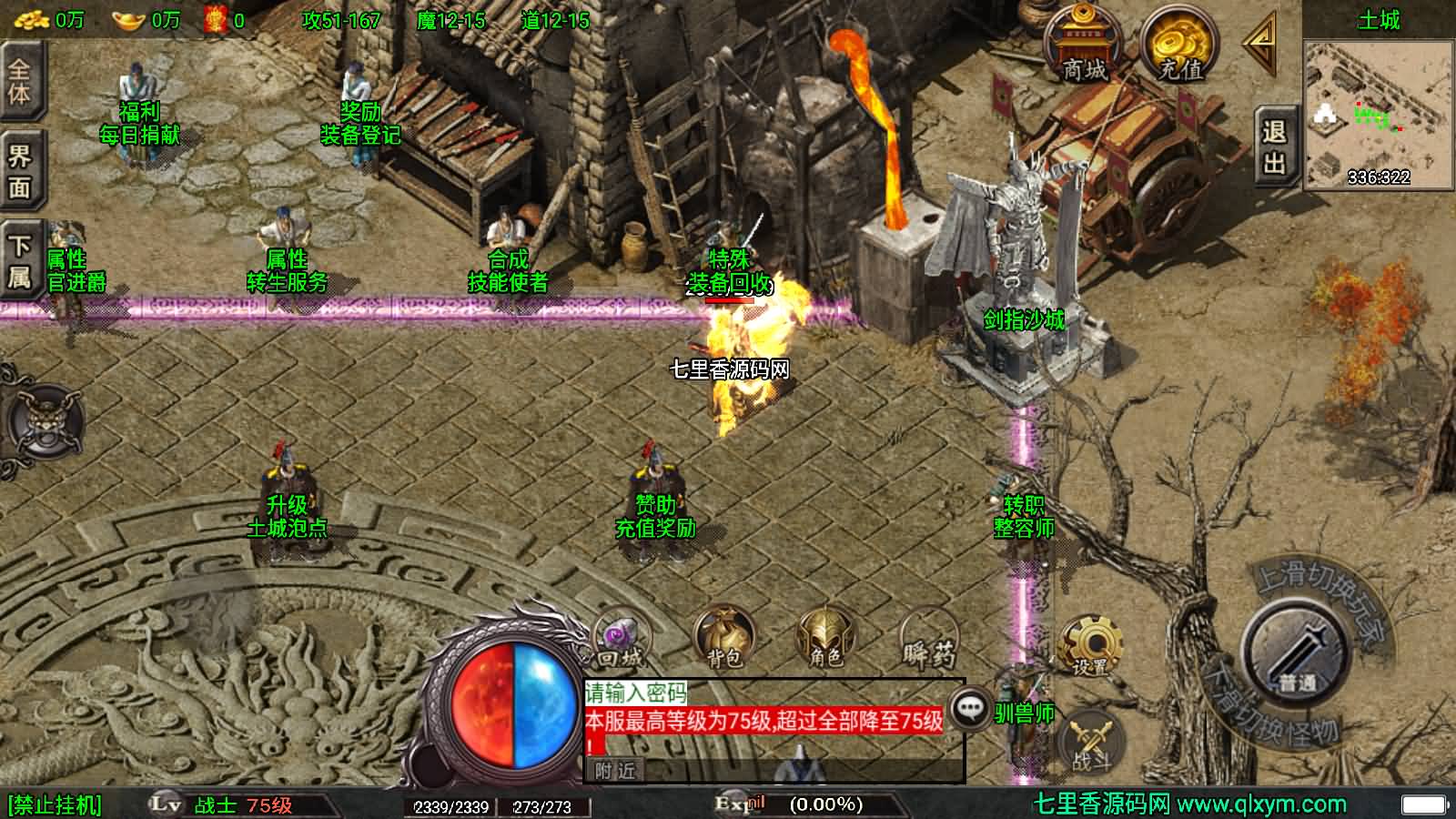The image size is (1456, 819).
Task: Click the 请输入密码 password field
Action: pyautogui.click(x=635, y=693)
